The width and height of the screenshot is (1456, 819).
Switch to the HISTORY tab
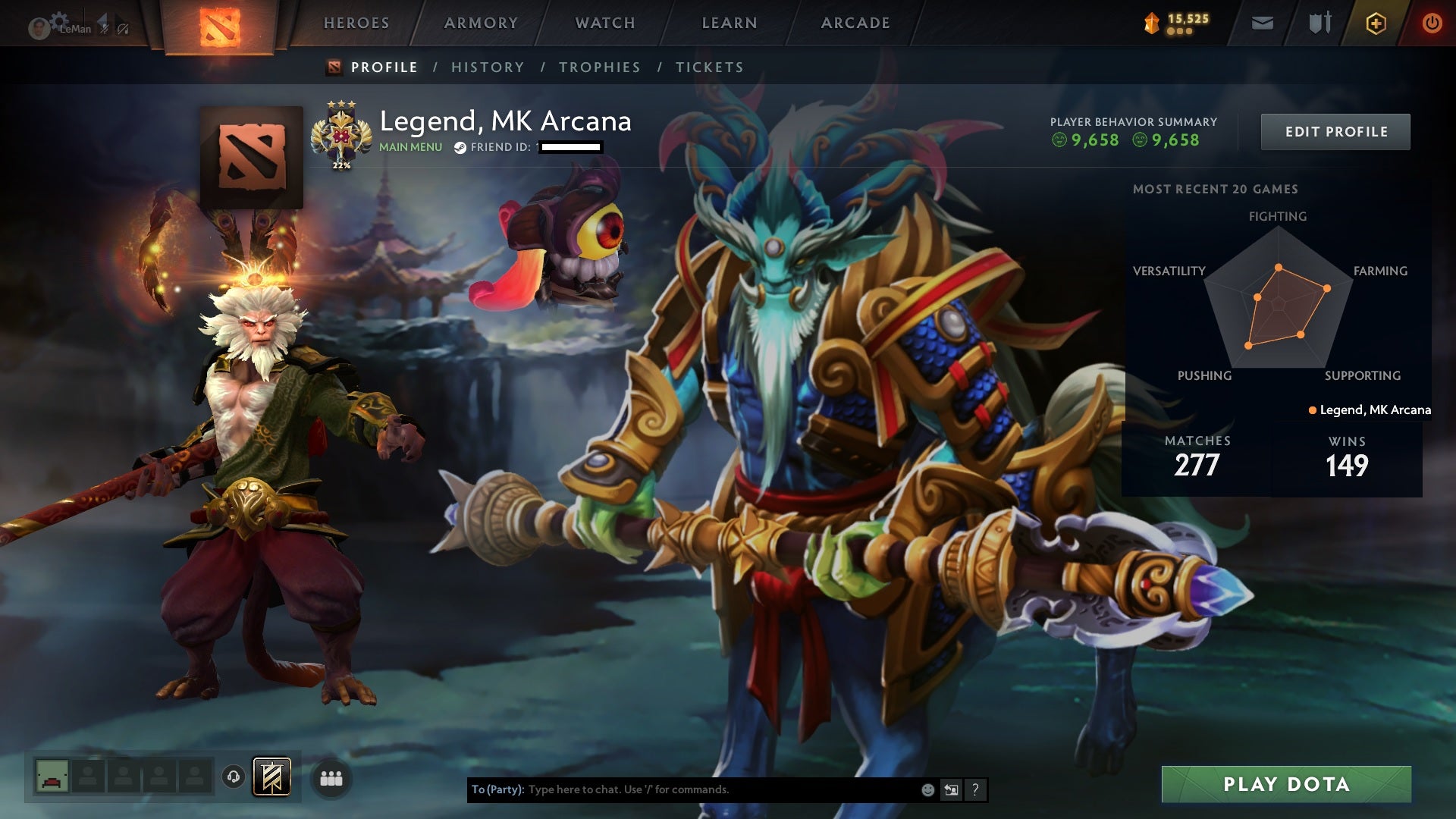(487, 67)
